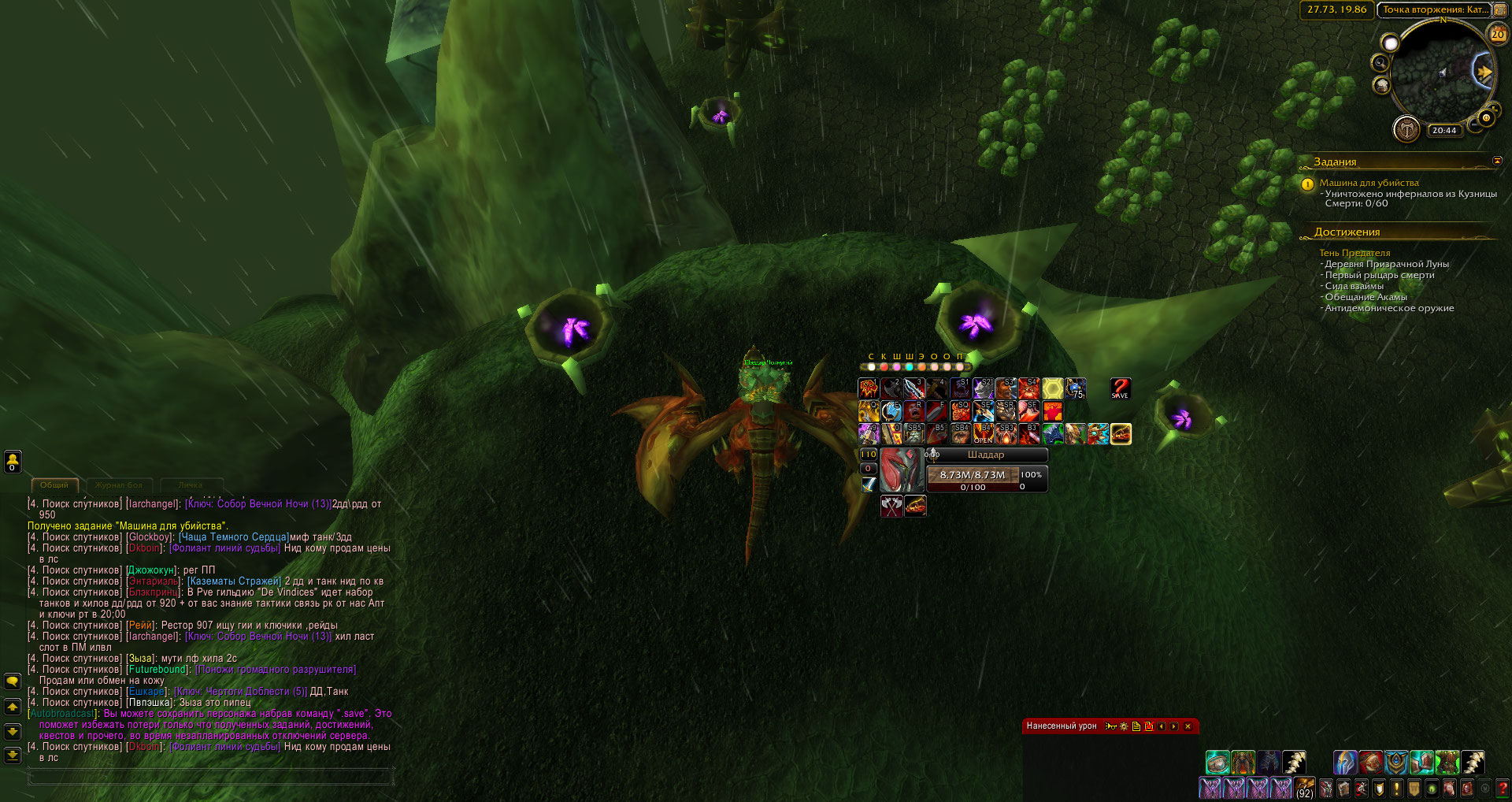Click the red question mark SAVE button
Screen dimensions: 1512x802
click(x=1120, y=388)
